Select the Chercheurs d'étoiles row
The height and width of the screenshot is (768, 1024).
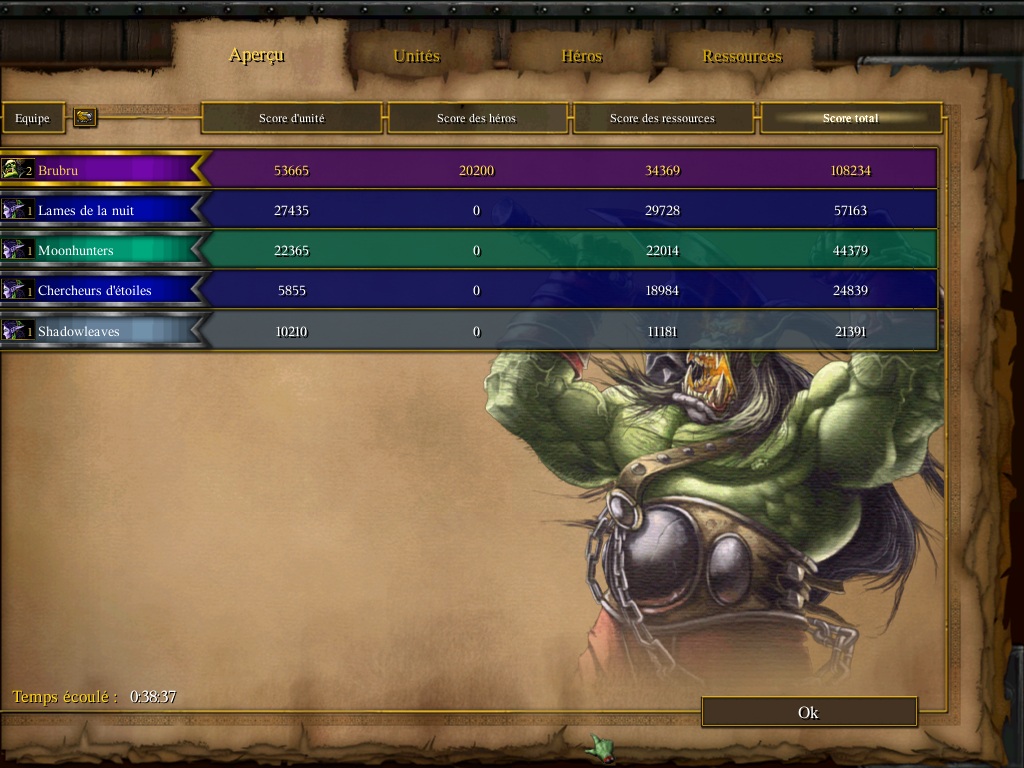click(100, 290)
